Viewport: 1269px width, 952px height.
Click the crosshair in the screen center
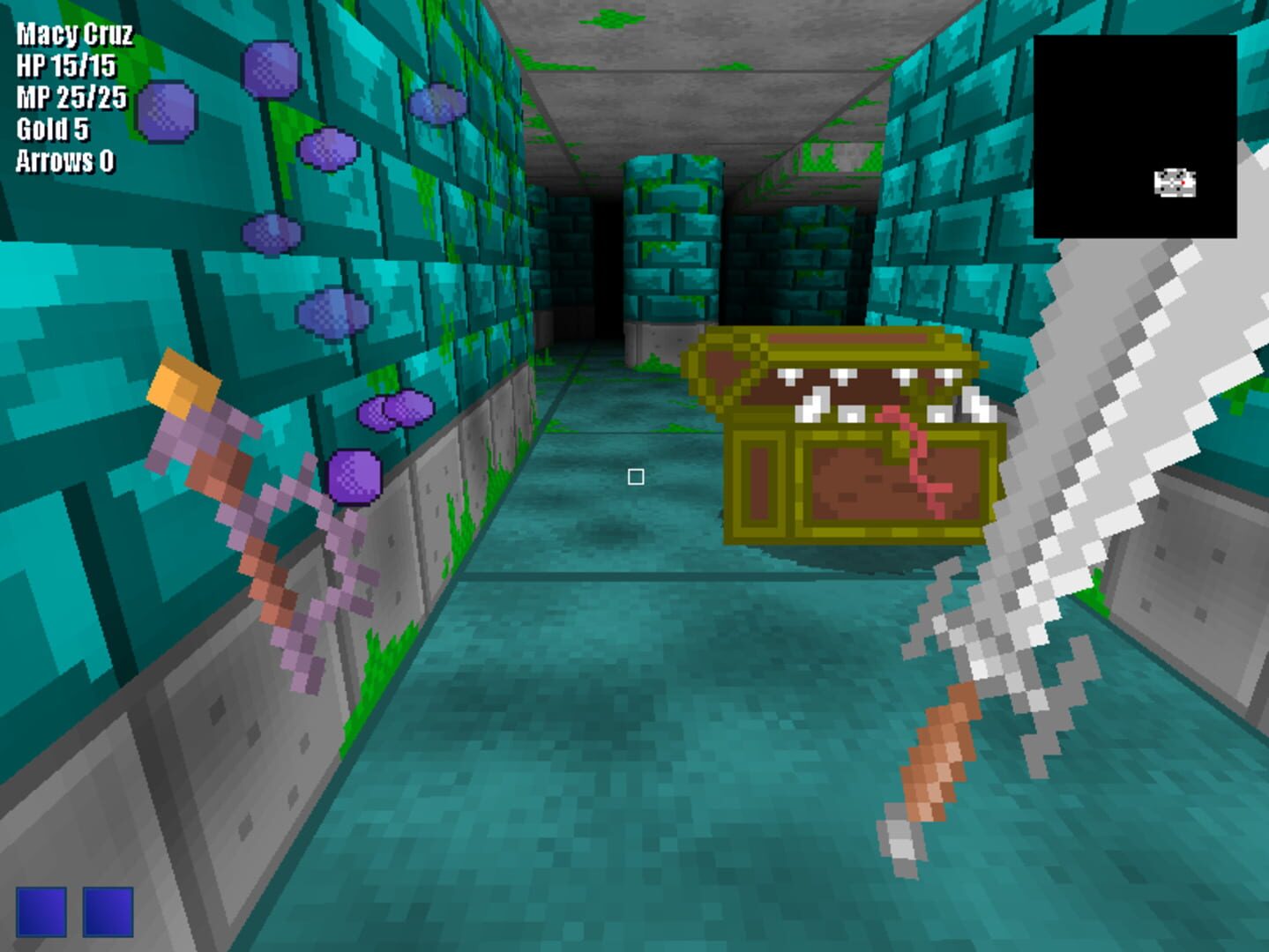[636, 476]
